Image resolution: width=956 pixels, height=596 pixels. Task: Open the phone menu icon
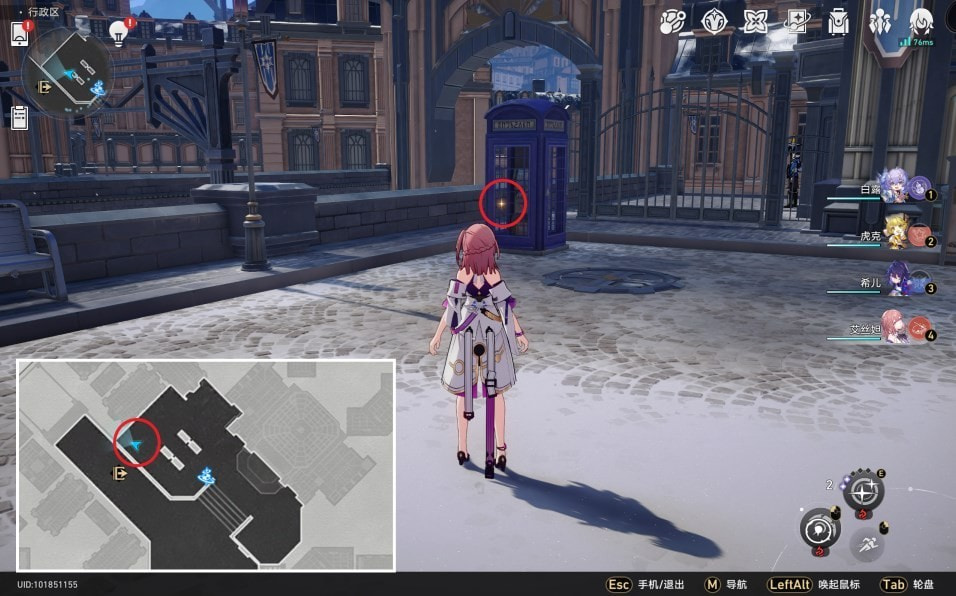pos(19,33)
